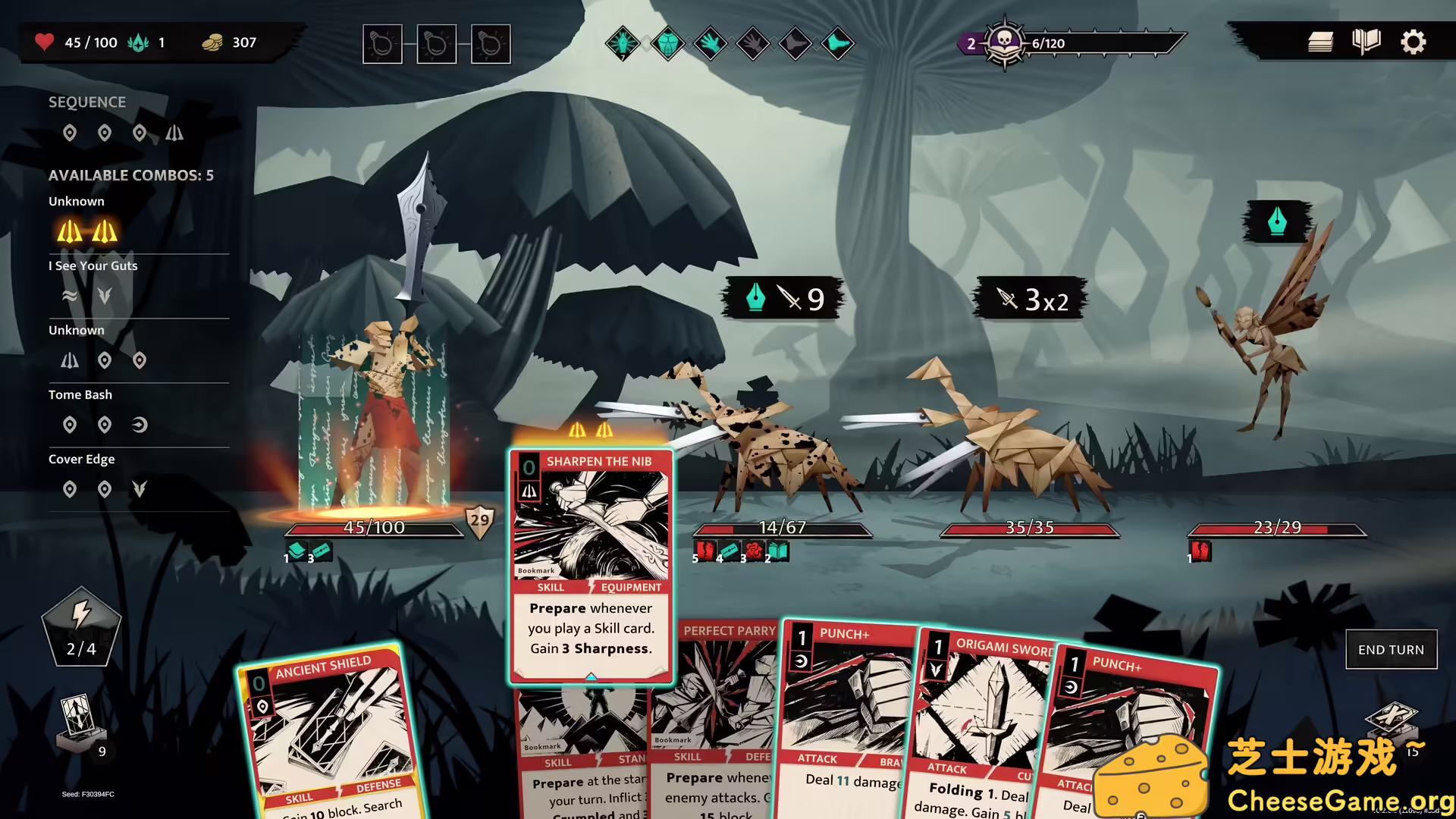
Task: Expand the I See Your Guts combo
Action: click(93, 265)
